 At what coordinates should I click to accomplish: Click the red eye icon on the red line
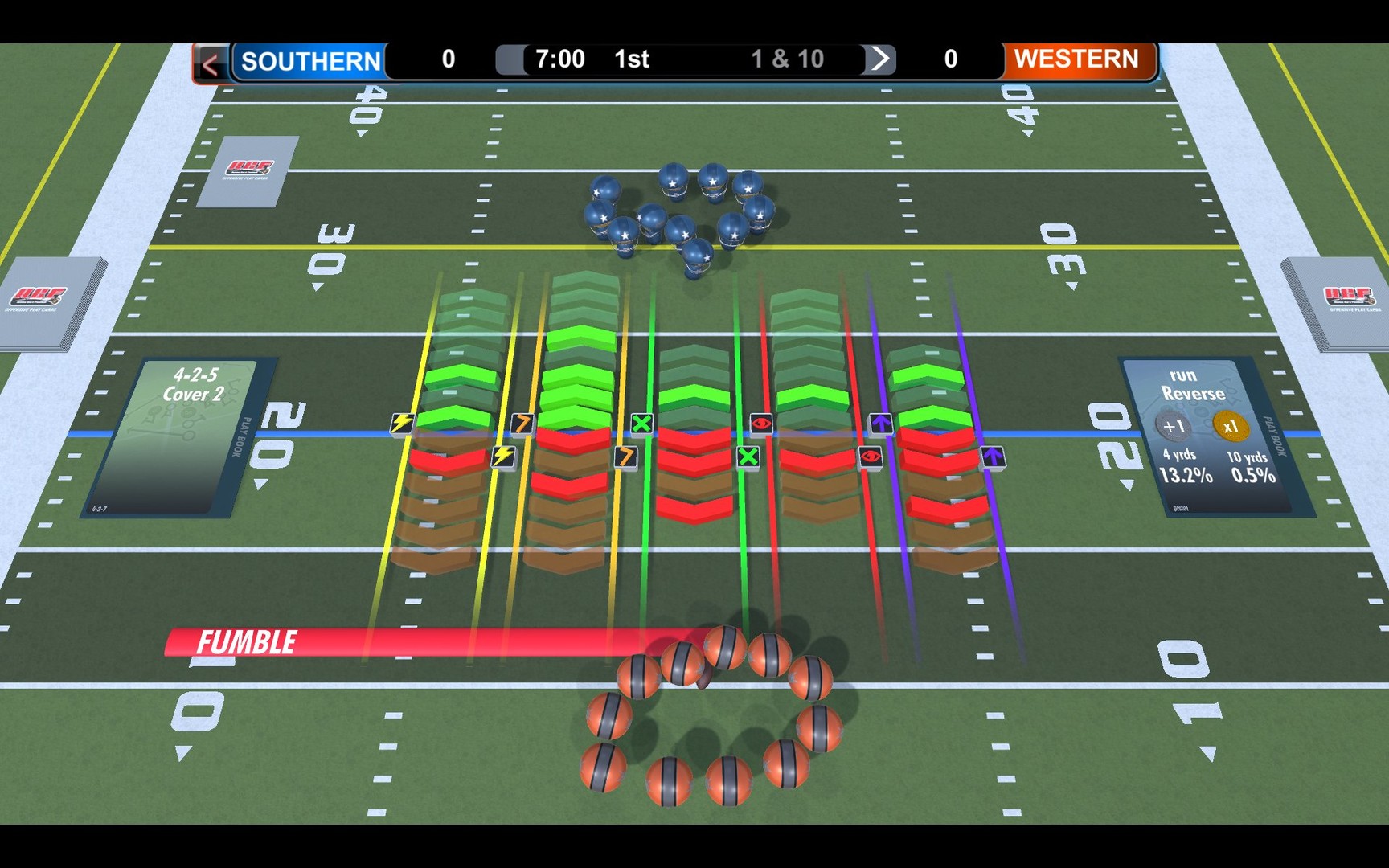coord(762,423)
